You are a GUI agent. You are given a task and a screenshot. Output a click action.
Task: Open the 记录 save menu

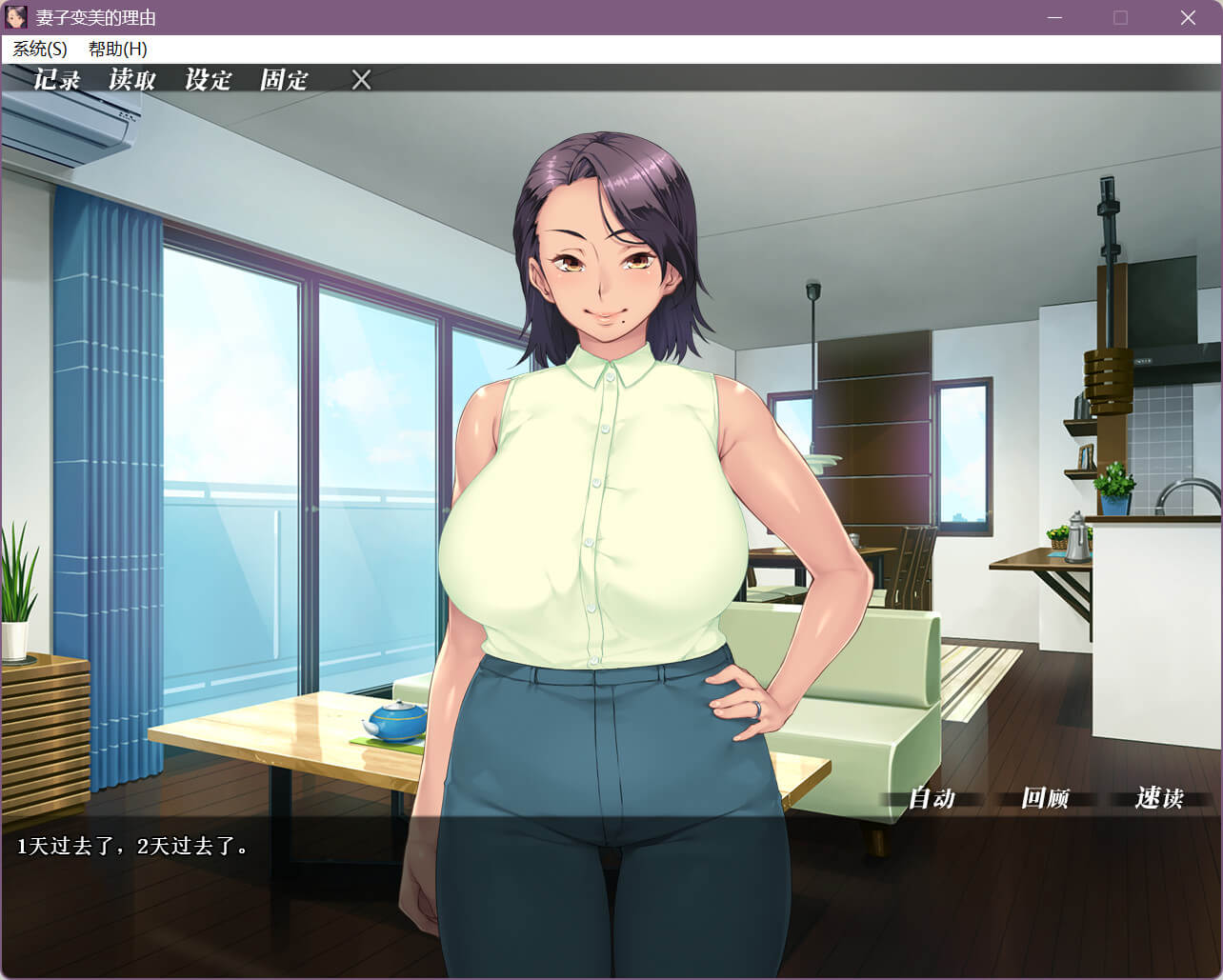(x=57, y=80)
